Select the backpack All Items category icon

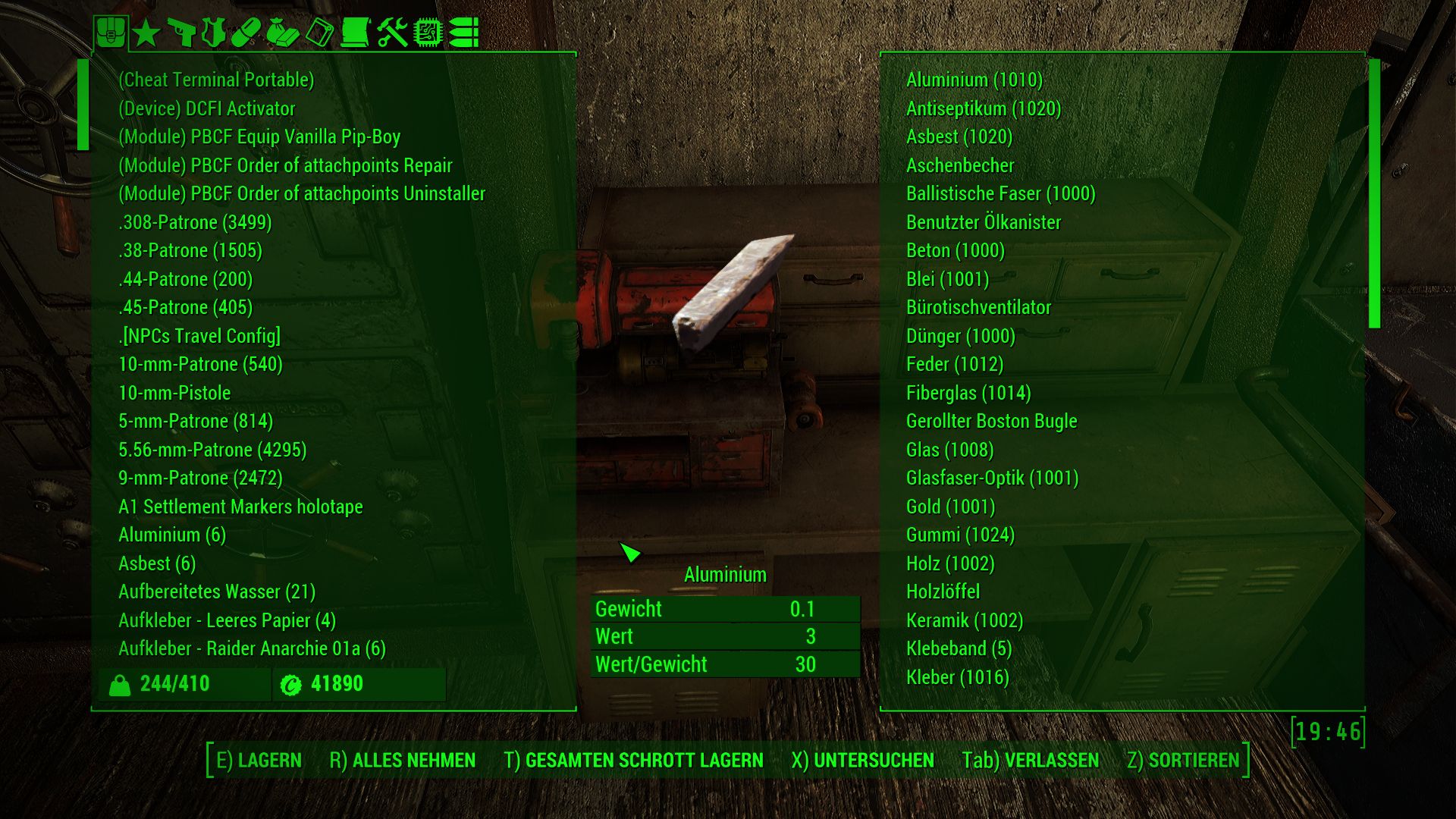(x=111, y=33)
